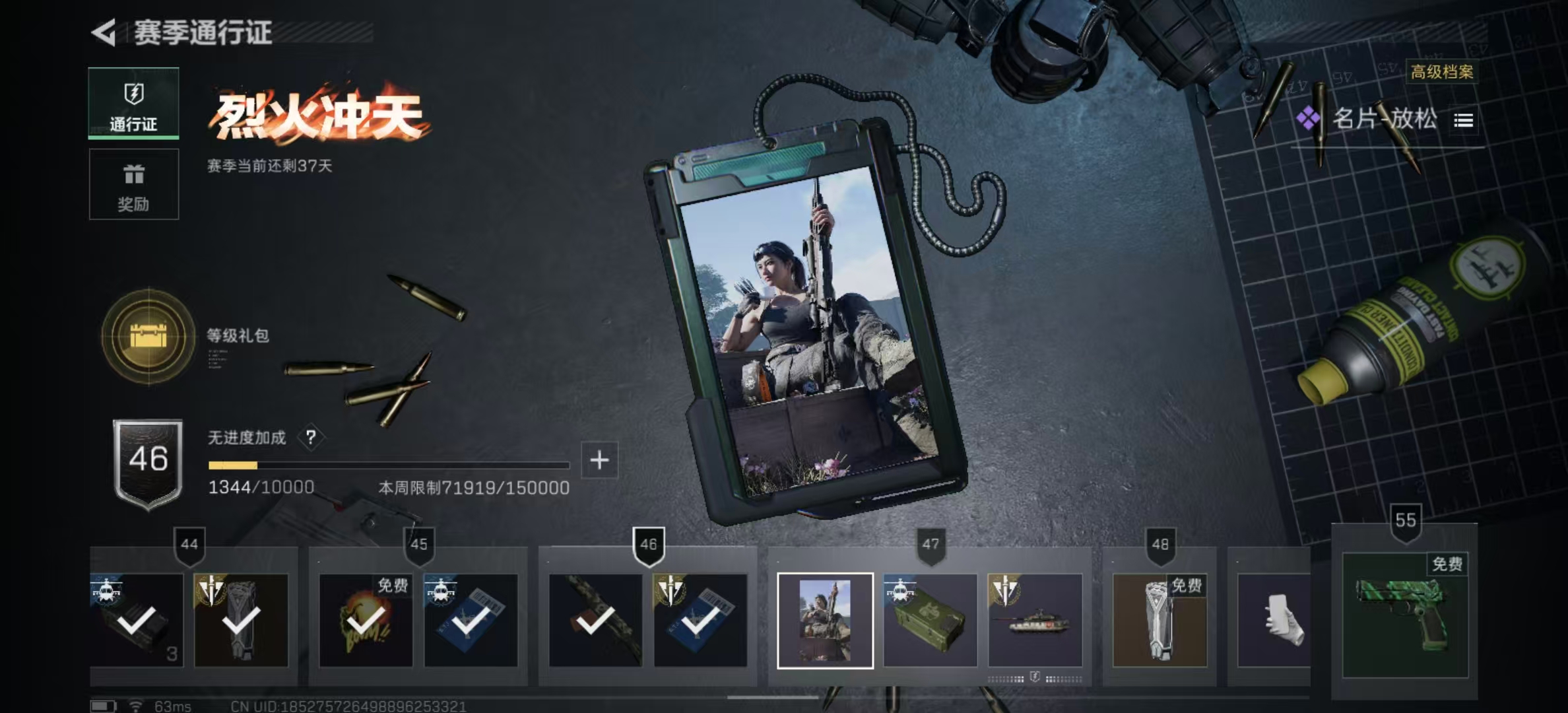Go back using the arrow beside 赛季通行证
The width and height of the screenshot is (1568, 713).
coord(104,32)
